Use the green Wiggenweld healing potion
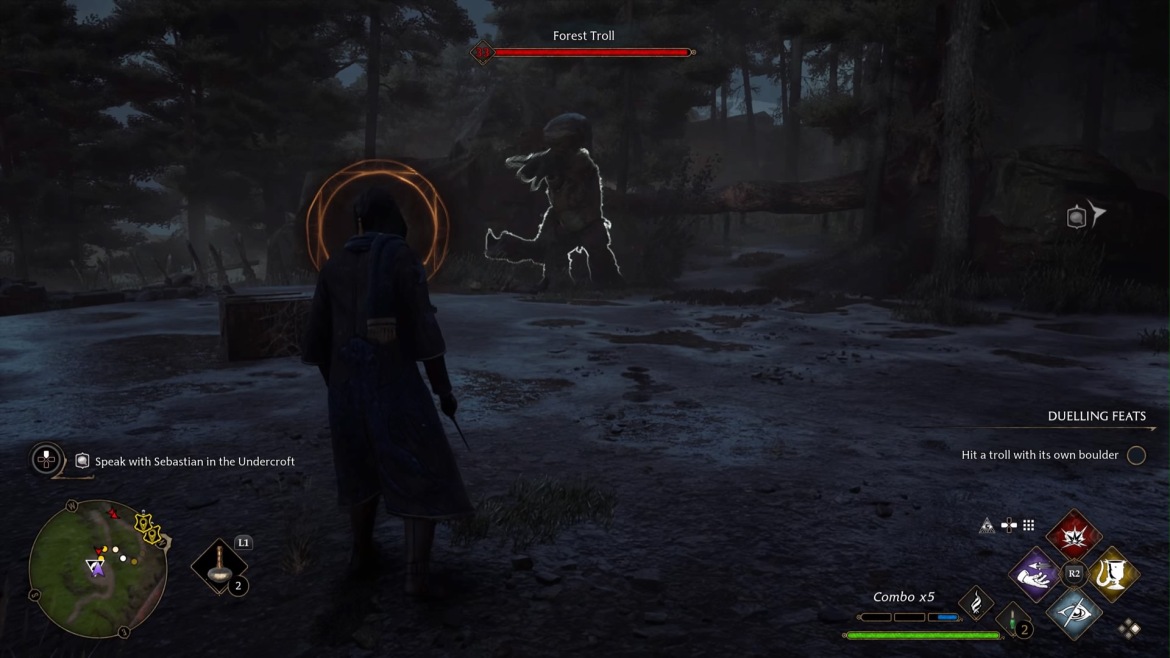Viewport: 1170px width, 658px height. [x=1013, y=622]
